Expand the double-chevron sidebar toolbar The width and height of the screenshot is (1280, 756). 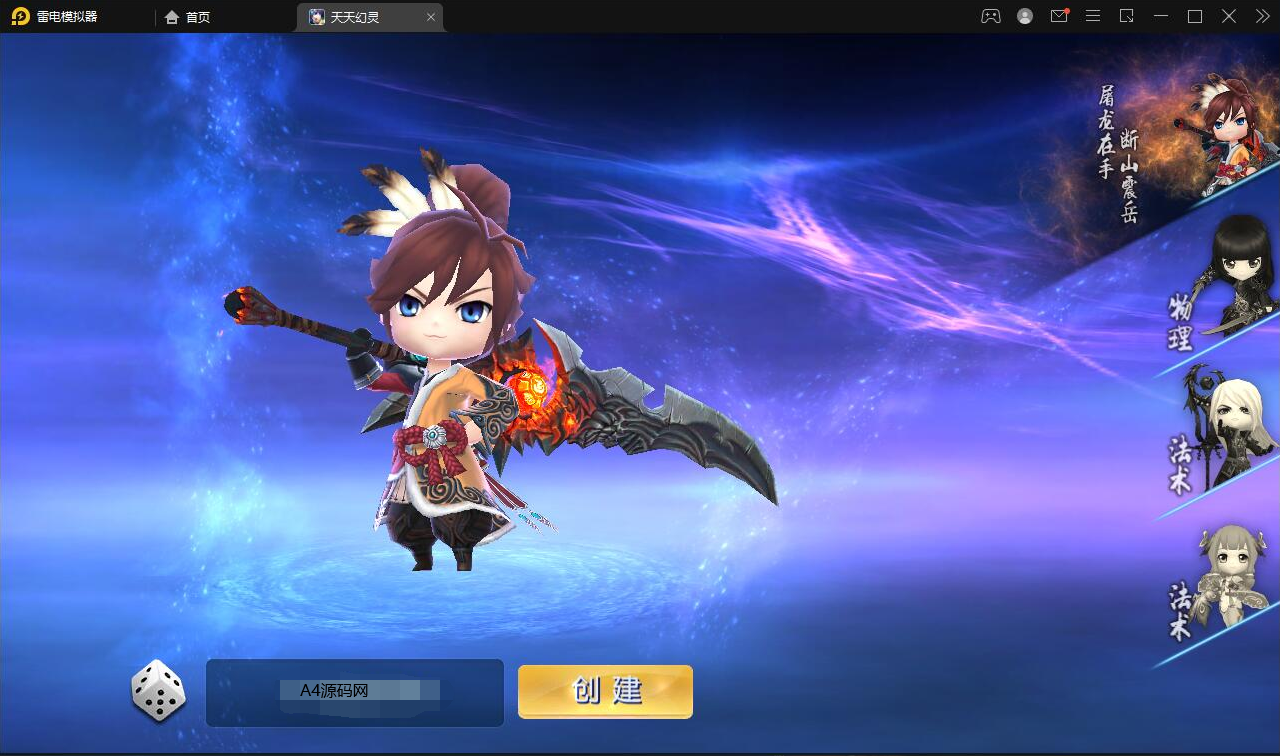pos(1262,16)
